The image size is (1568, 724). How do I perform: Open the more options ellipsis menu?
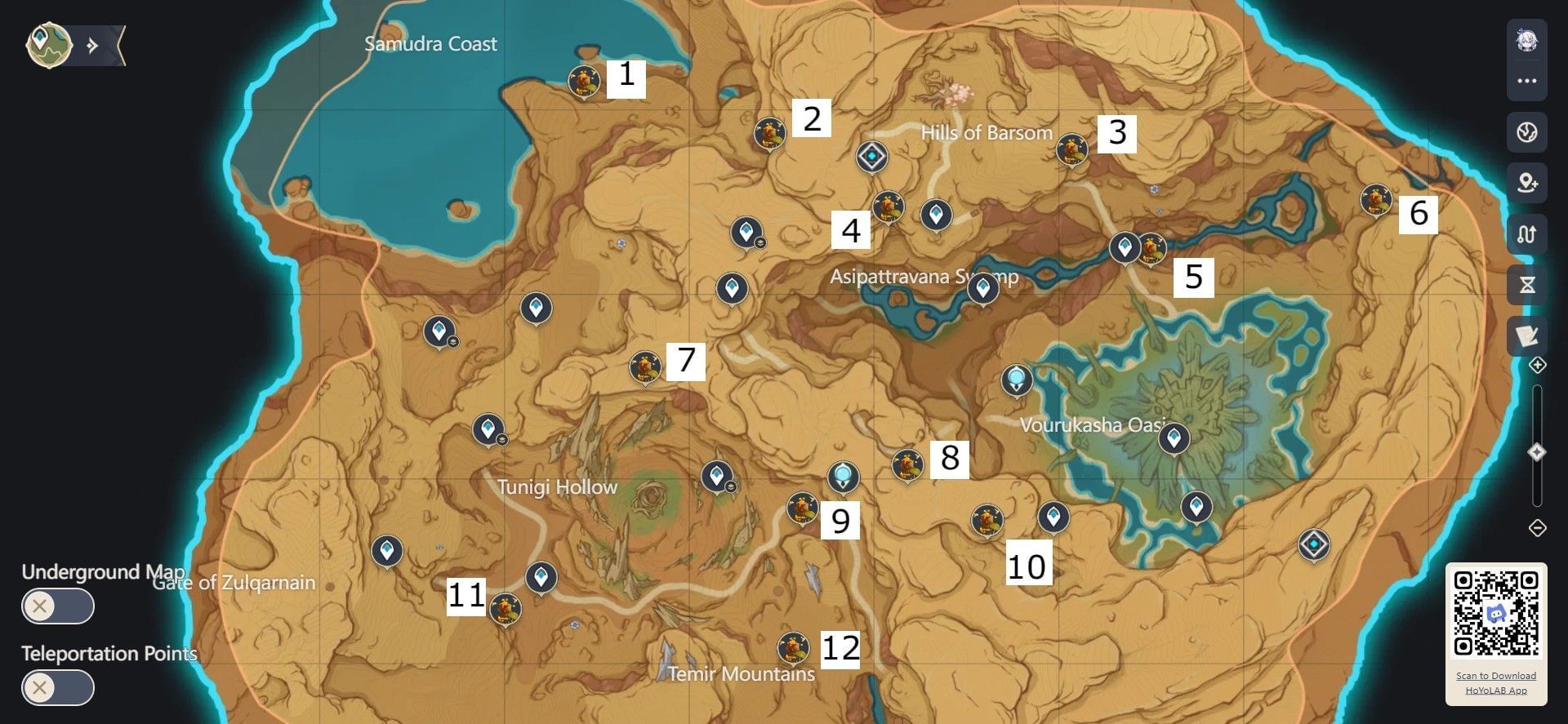click(x=1527, y=80)
